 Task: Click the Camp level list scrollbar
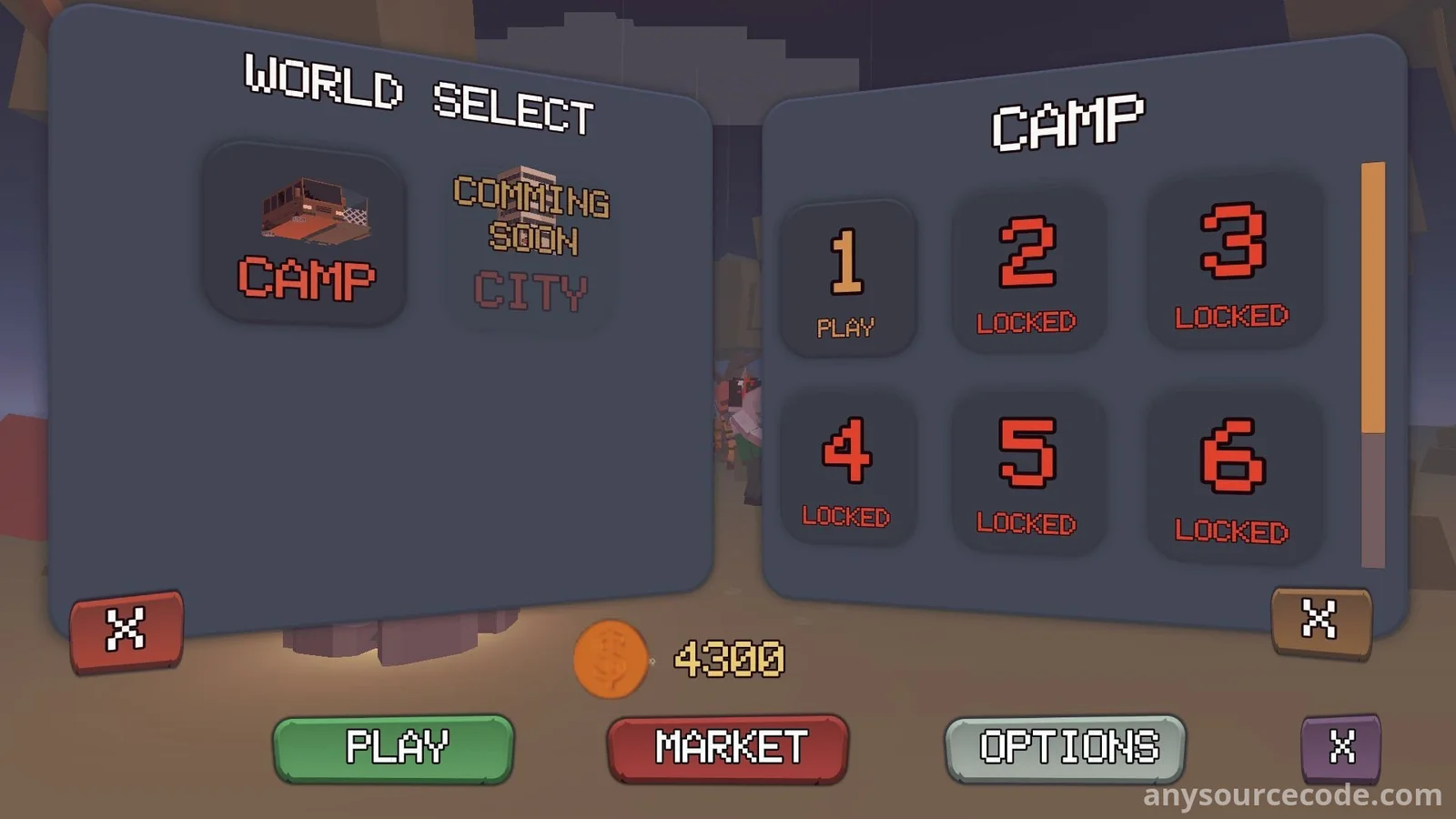pos(1372,364)
